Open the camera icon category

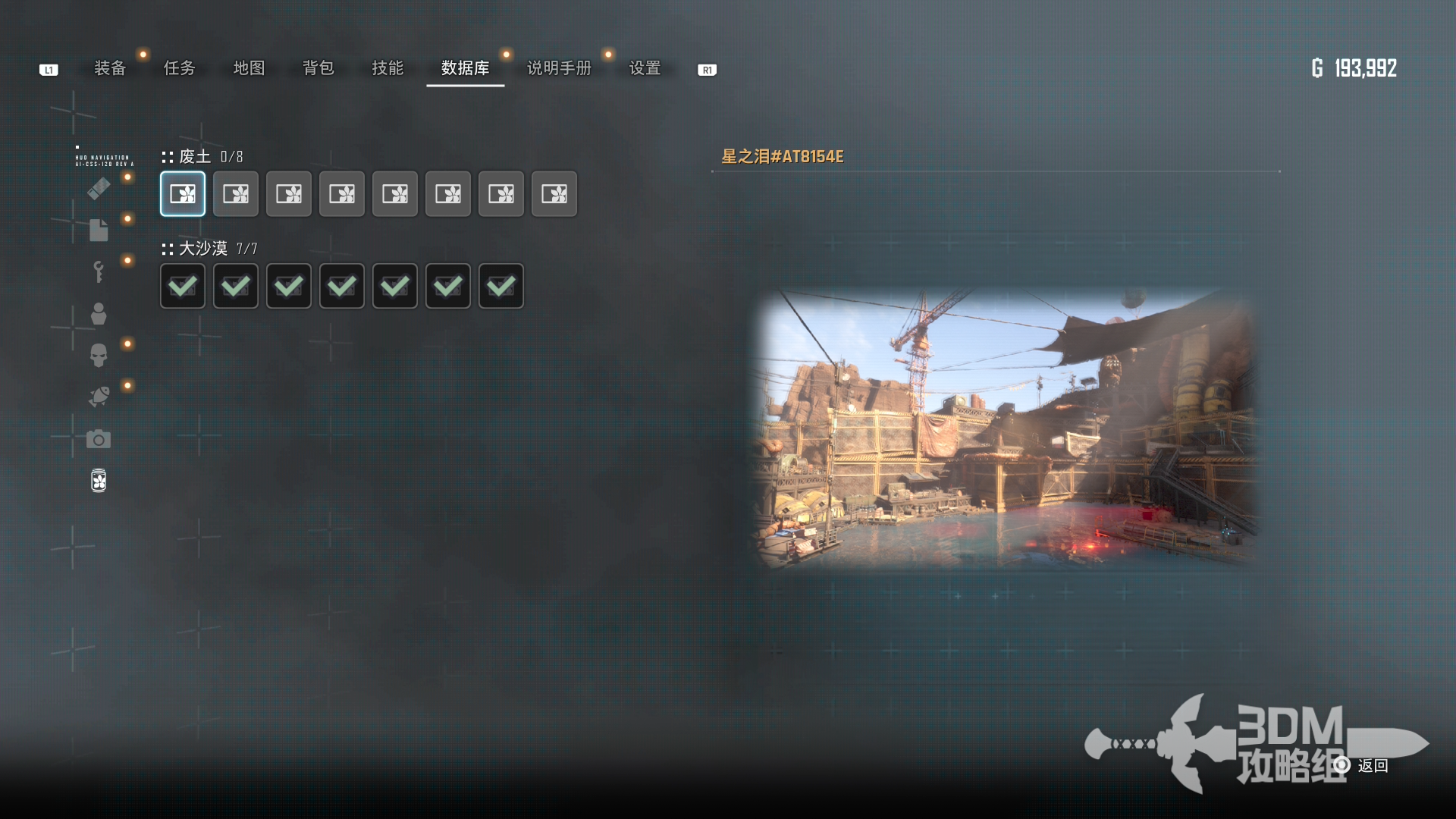tap(99, 439)
